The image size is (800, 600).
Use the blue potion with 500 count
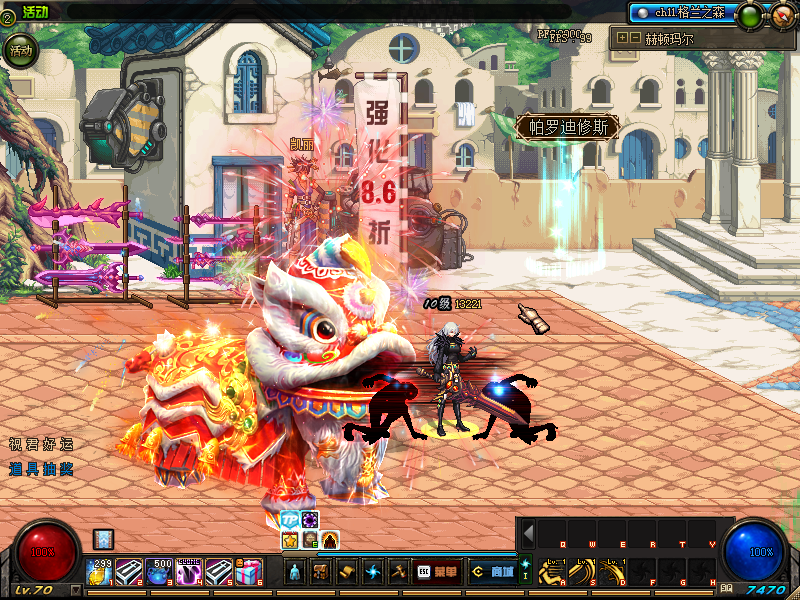tap(159, 572)
